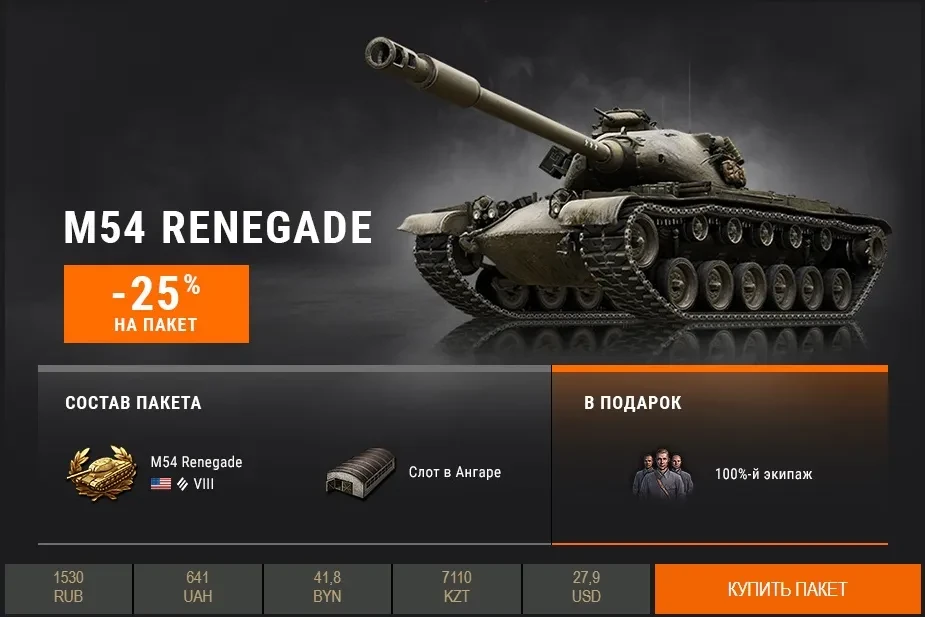Select the 7110 KZT price option
925x617 pixels.
[x=456, y=588]
